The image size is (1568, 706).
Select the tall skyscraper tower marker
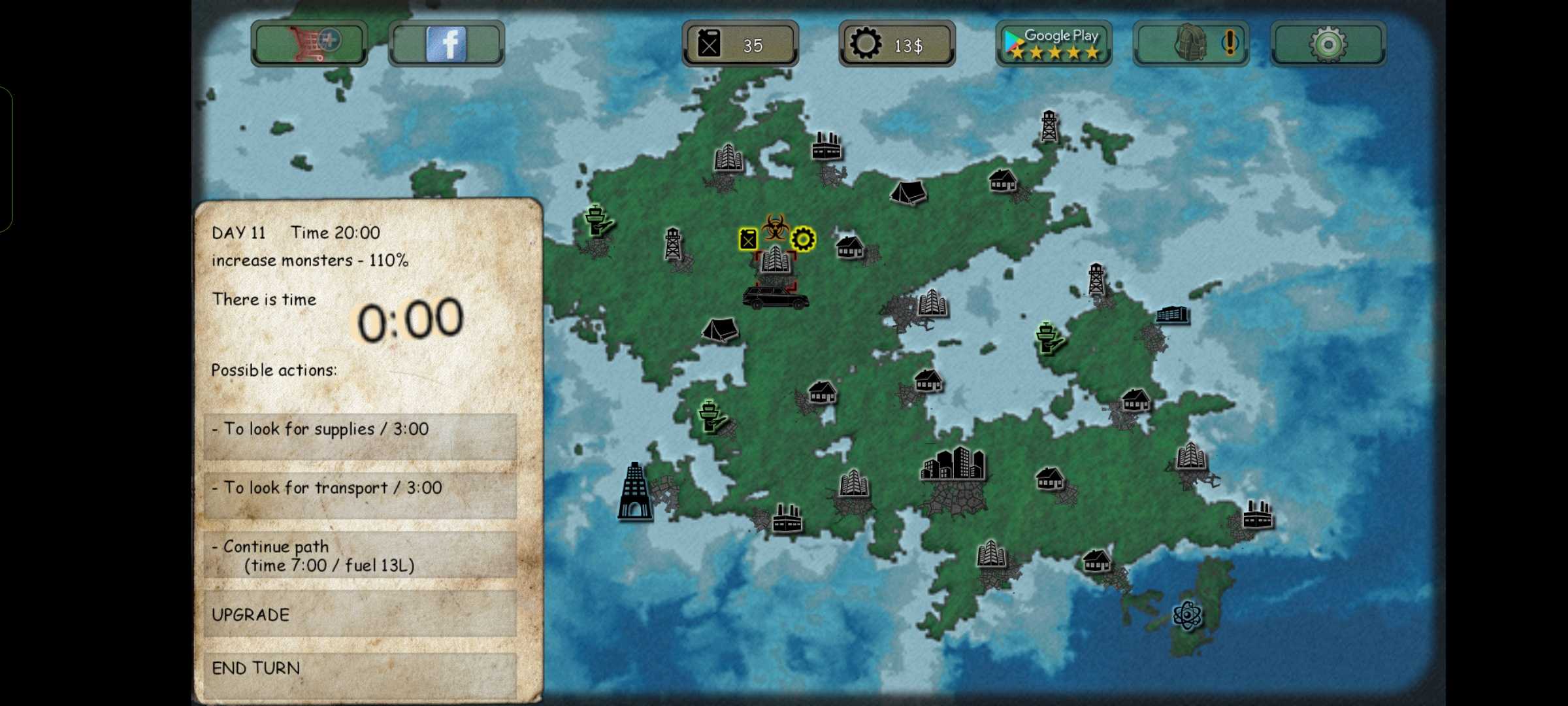[x=634, y=492]
